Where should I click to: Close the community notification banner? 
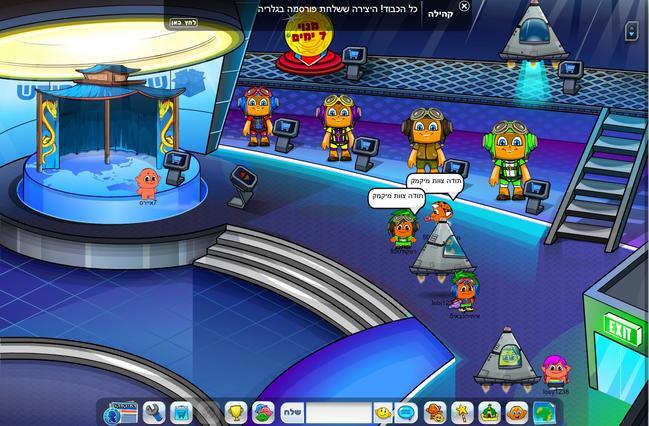464,7
